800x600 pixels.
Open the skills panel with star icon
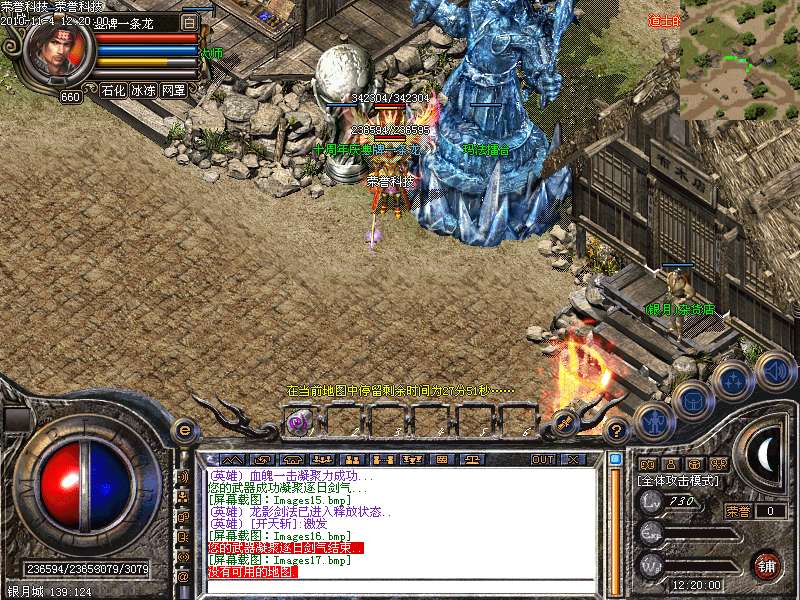tap(733, 380)
